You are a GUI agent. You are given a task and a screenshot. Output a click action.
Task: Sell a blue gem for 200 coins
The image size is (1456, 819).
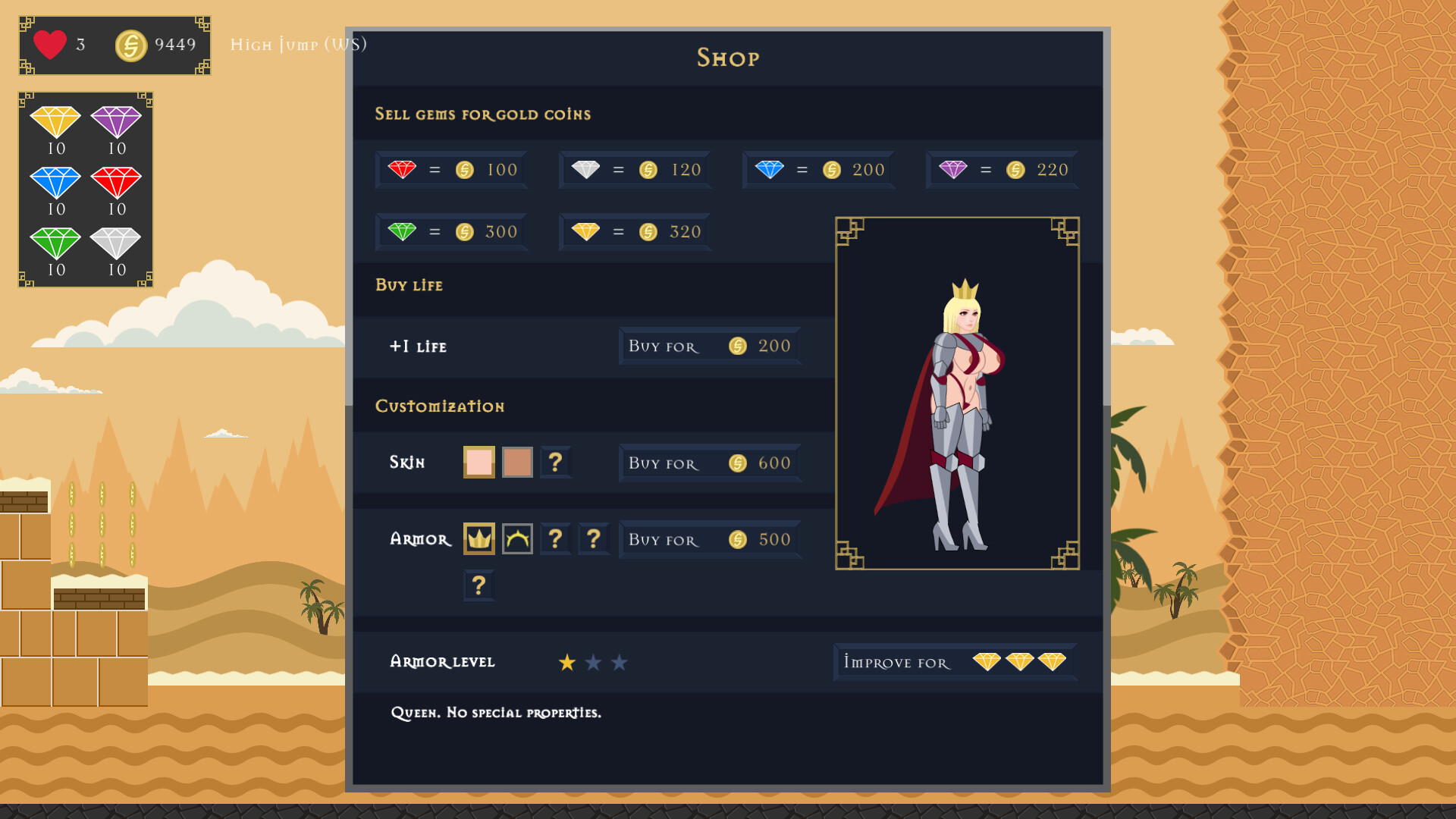coord(818,169)
